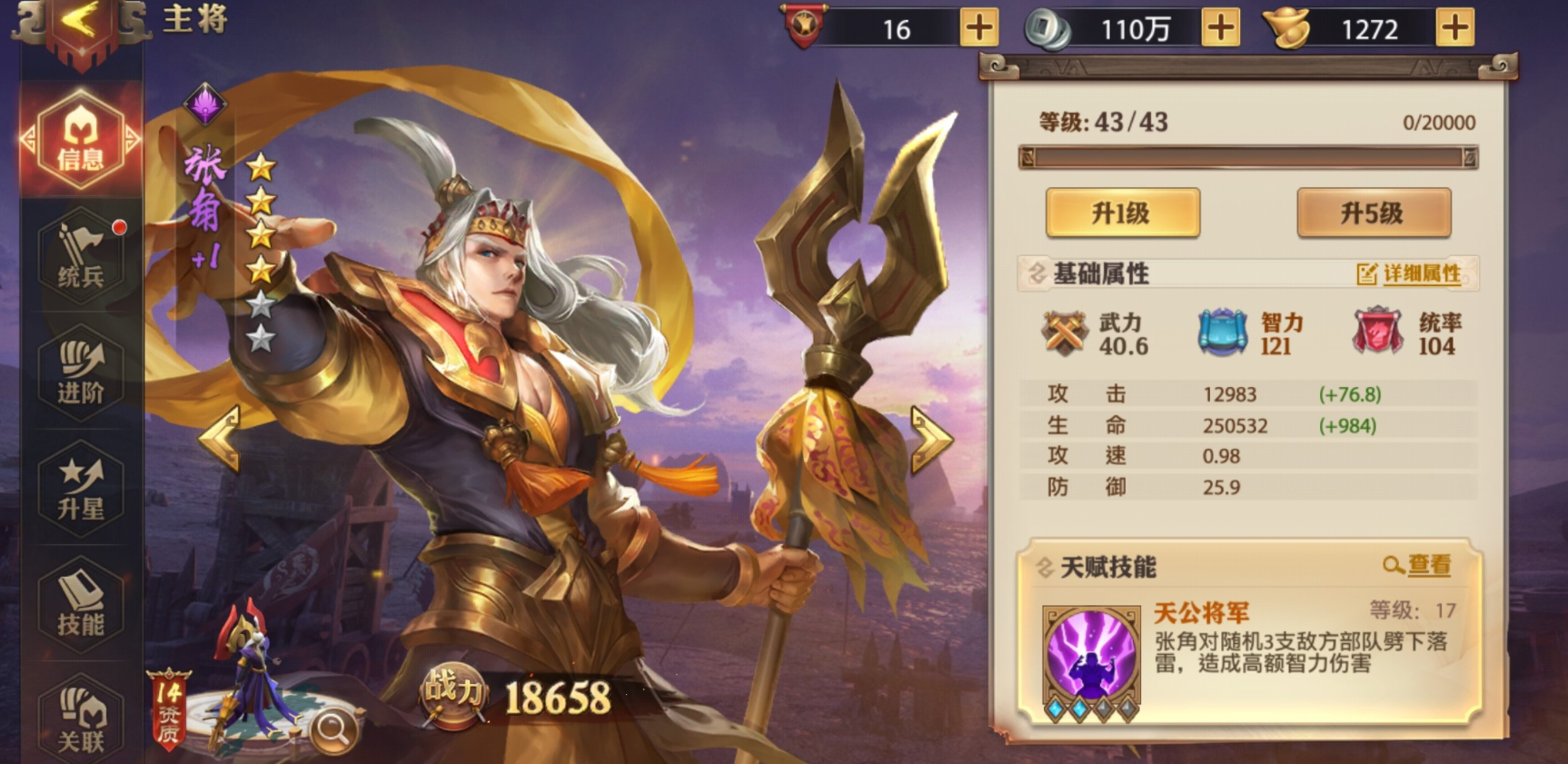Add more red badge tokens with plus
Screen dimensions: 1568x764
(978, 28)
